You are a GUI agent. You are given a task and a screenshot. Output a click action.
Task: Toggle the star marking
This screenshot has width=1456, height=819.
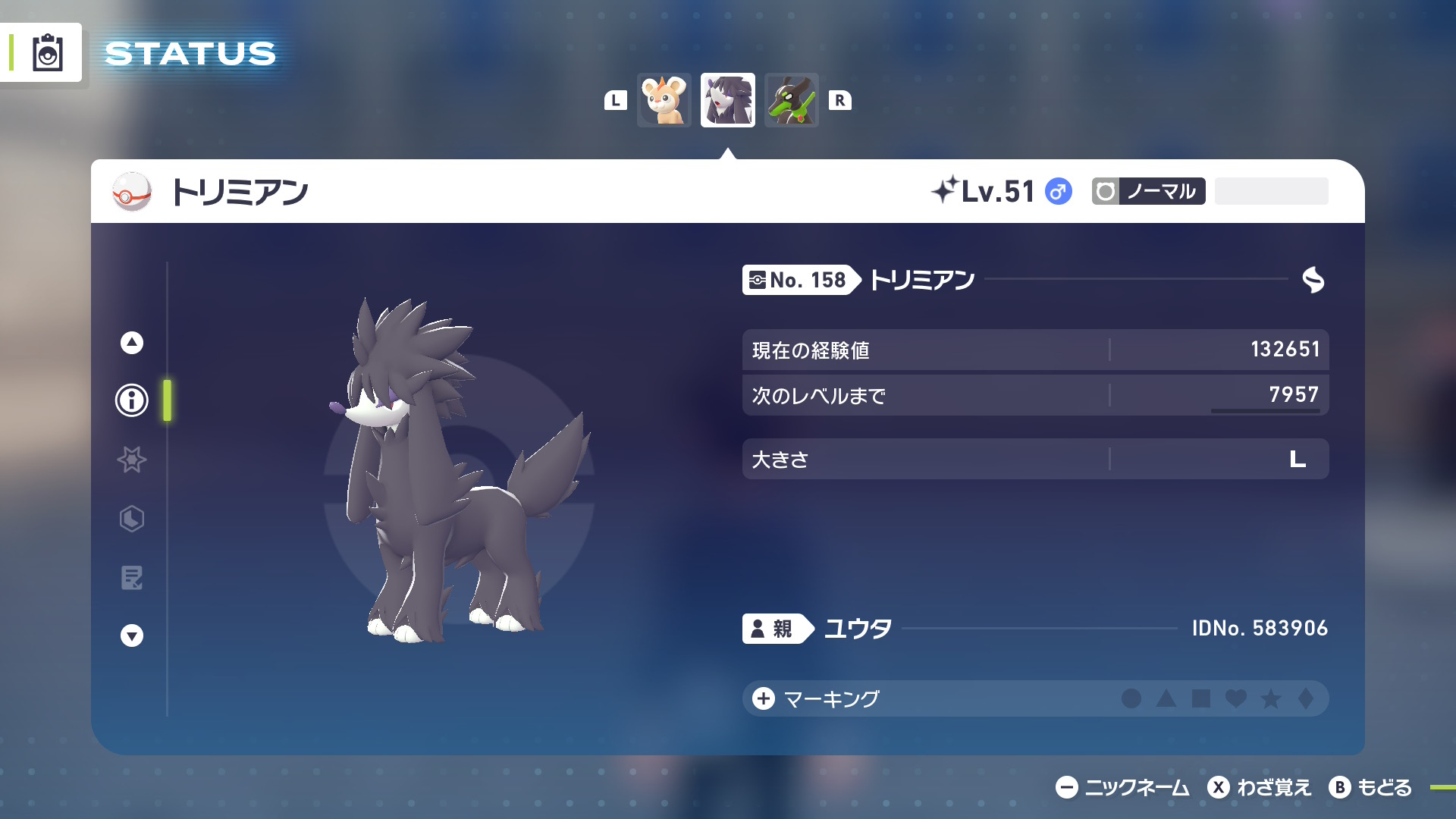tap(1270, 699)
